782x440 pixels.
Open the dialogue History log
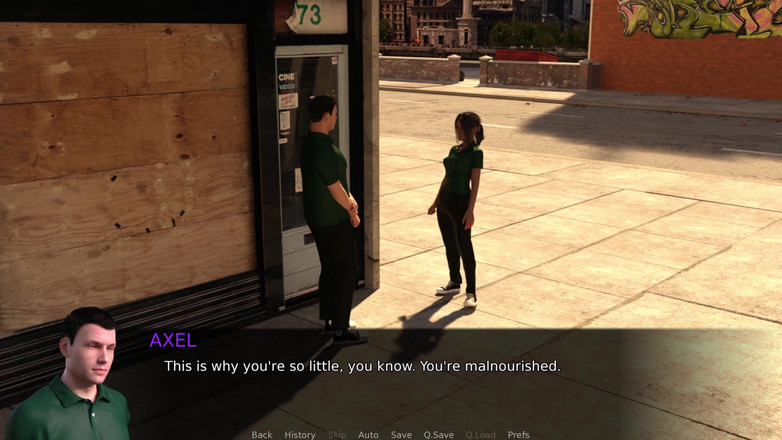pyautogui.click(x=300, y=435)
